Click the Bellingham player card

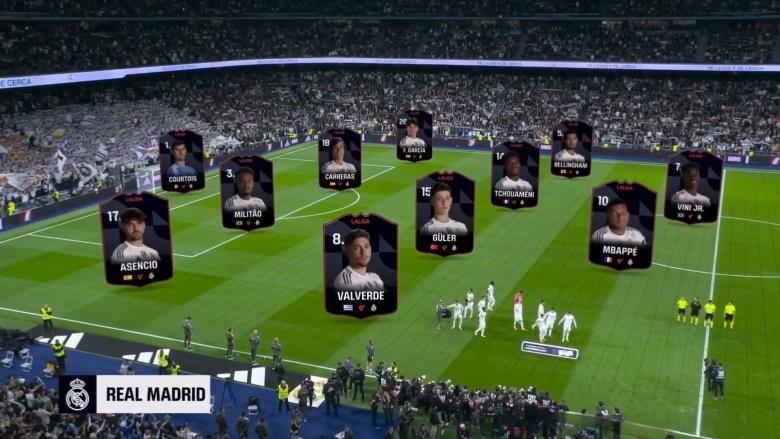pyautogui.click(x=571, y=149)
